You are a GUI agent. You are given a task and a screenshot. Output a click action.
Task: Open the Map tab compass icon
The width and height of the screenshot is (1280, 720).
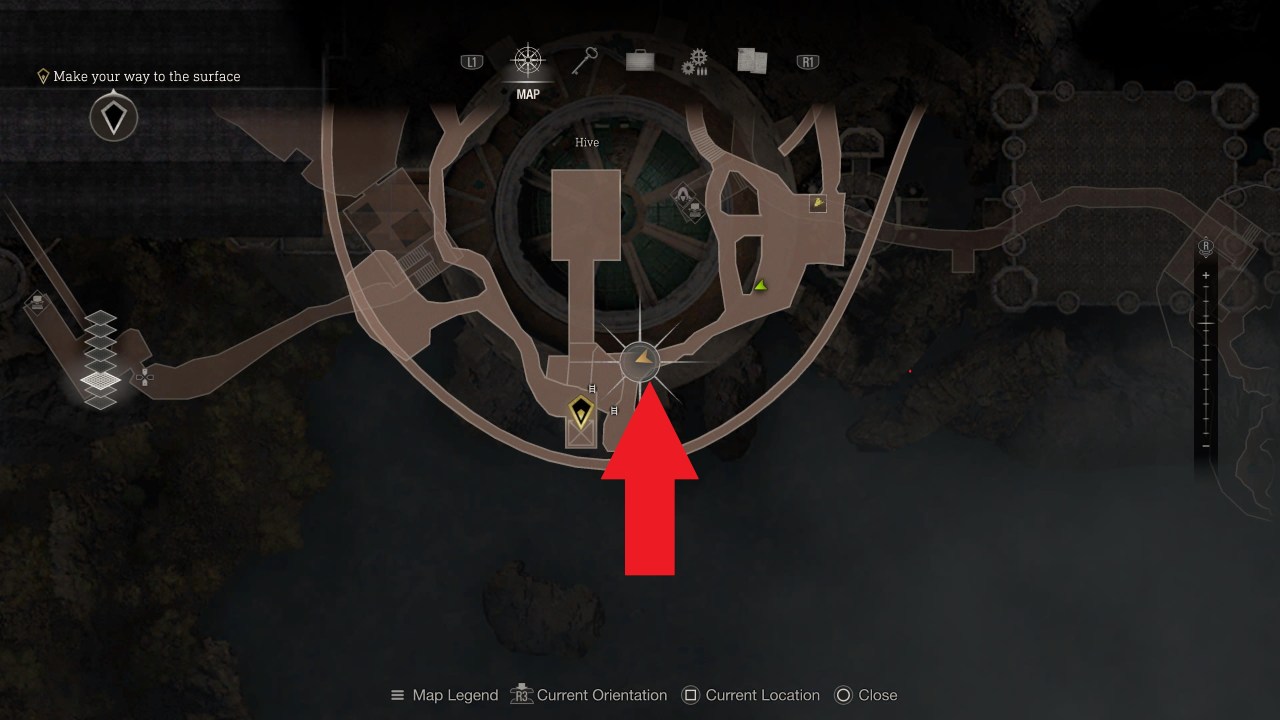click(528, 60)
